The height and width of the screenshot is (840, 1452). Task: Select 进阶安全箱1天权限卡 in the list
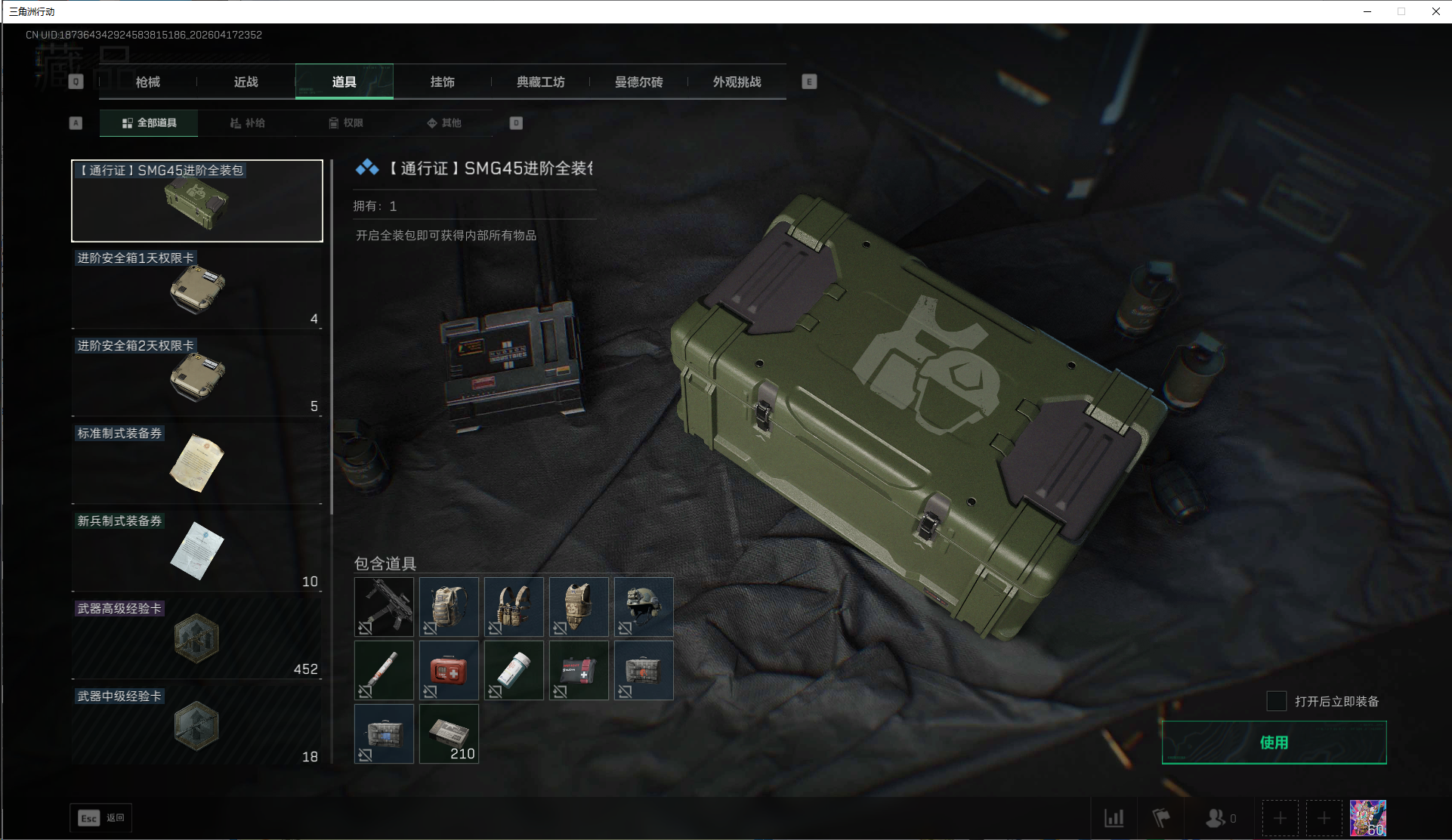[x=196, y=289]
